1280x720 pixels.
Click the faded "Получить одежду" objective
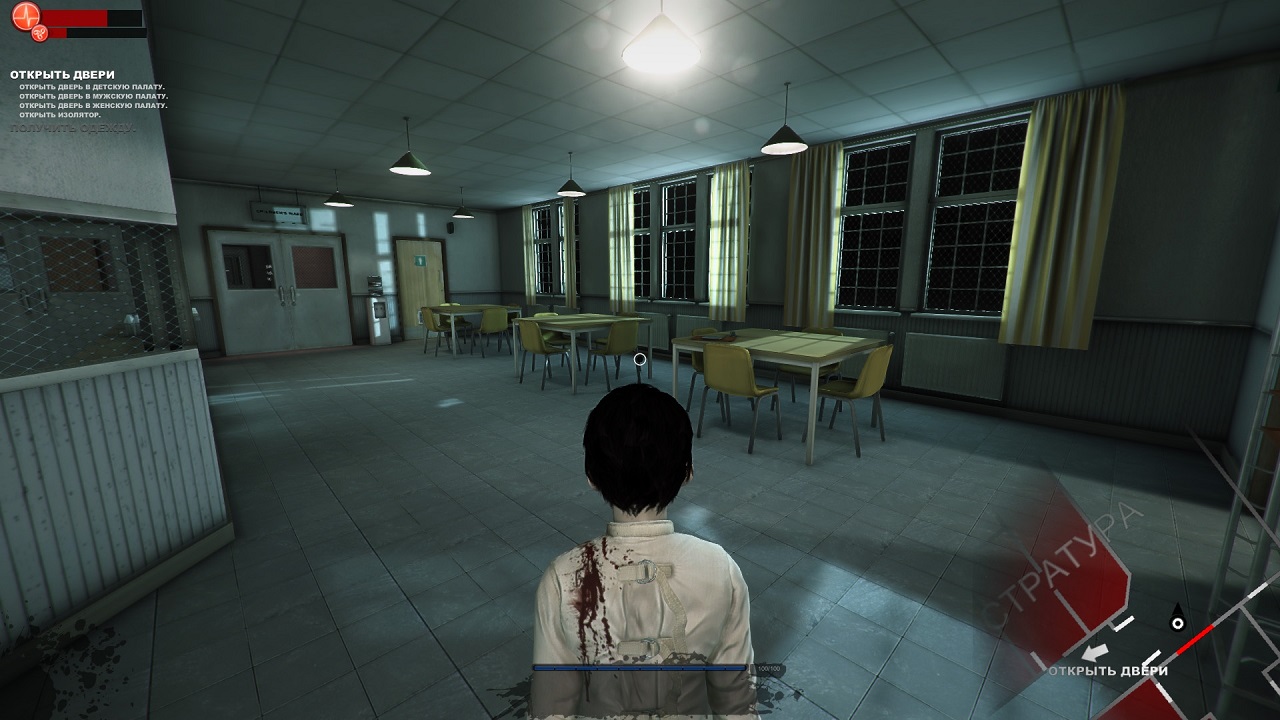(x=73, y=128)
